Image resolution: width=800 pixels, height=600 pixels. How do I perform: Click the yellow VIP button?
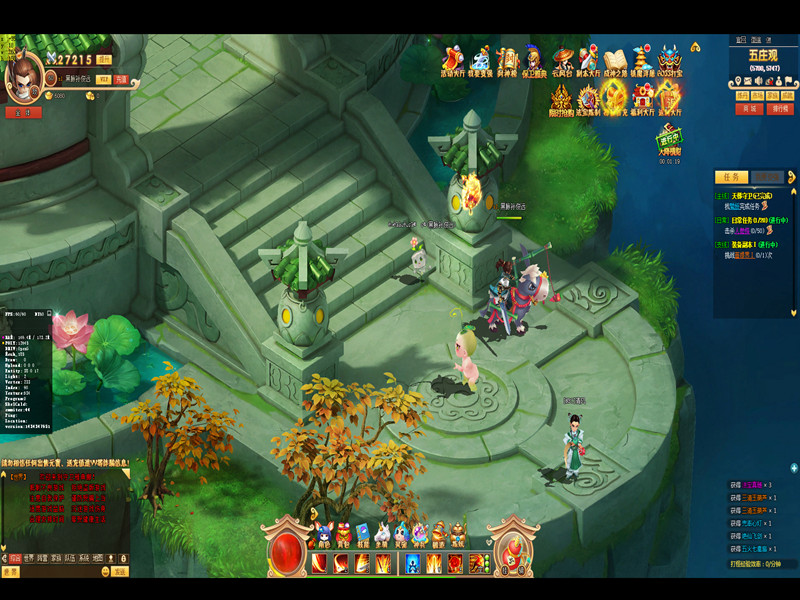pos(102,79)
